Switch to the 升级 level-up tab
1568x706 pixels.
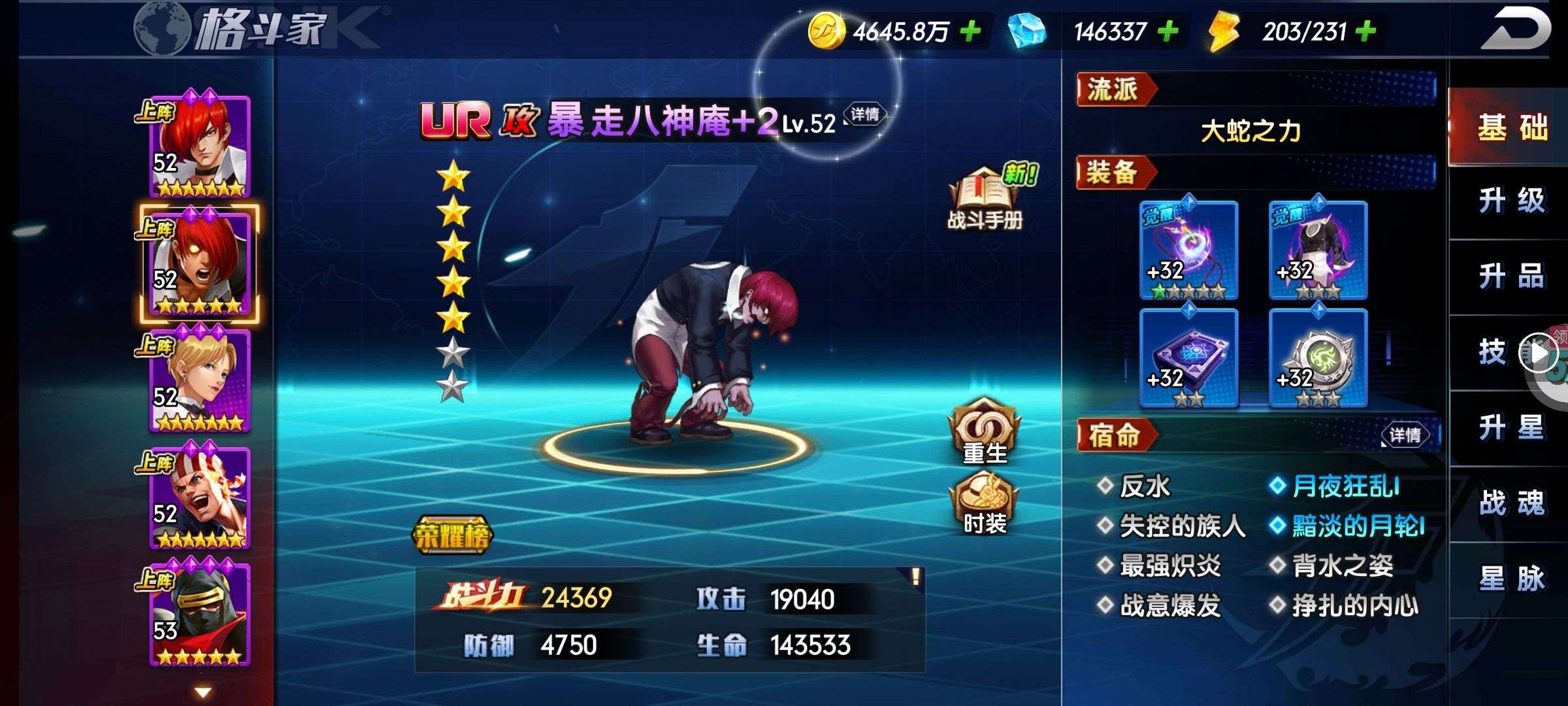tap(1512, 201)
